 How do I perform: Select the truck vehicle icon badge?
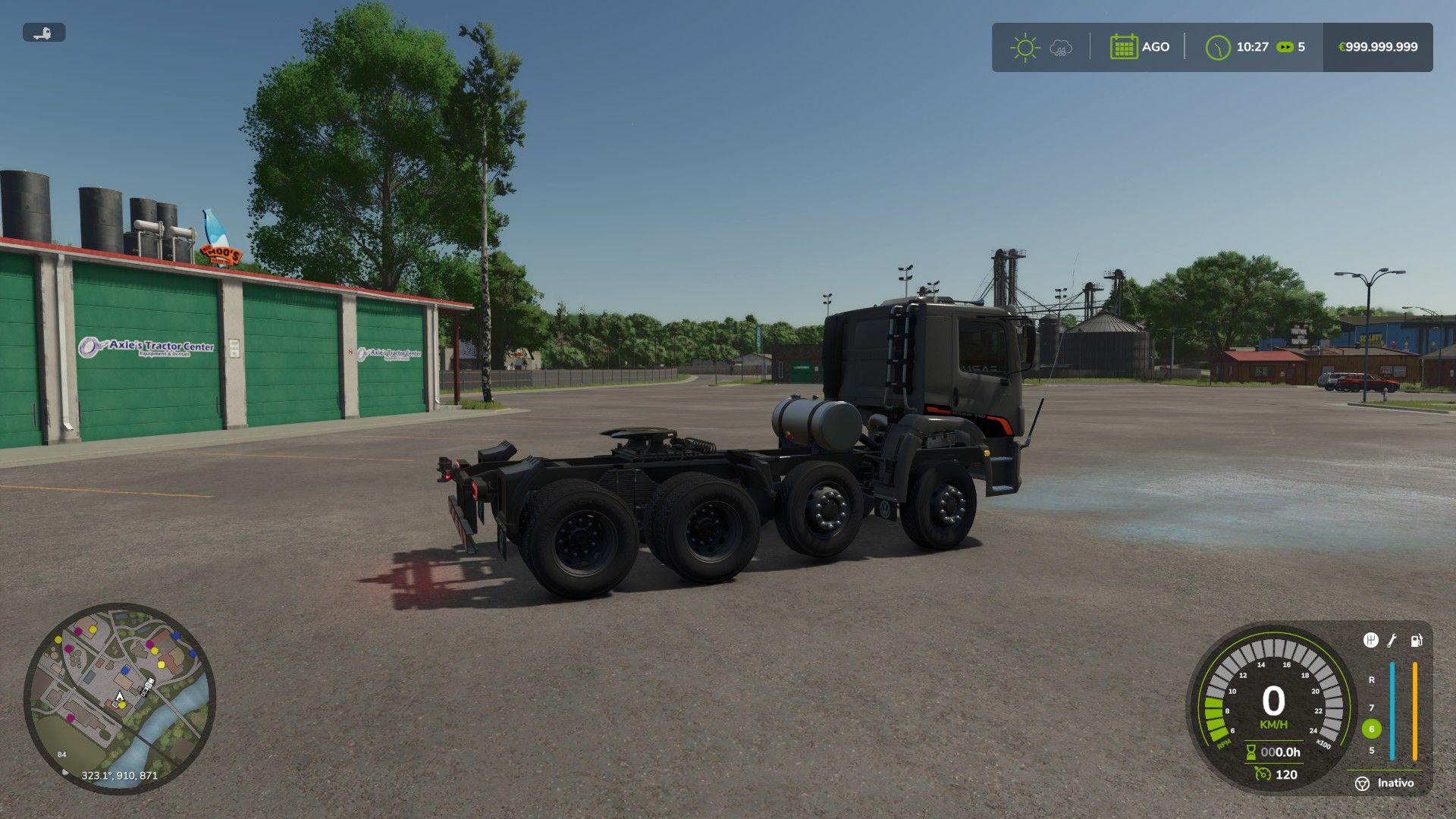pyautogui.click(x=44, y=33)
